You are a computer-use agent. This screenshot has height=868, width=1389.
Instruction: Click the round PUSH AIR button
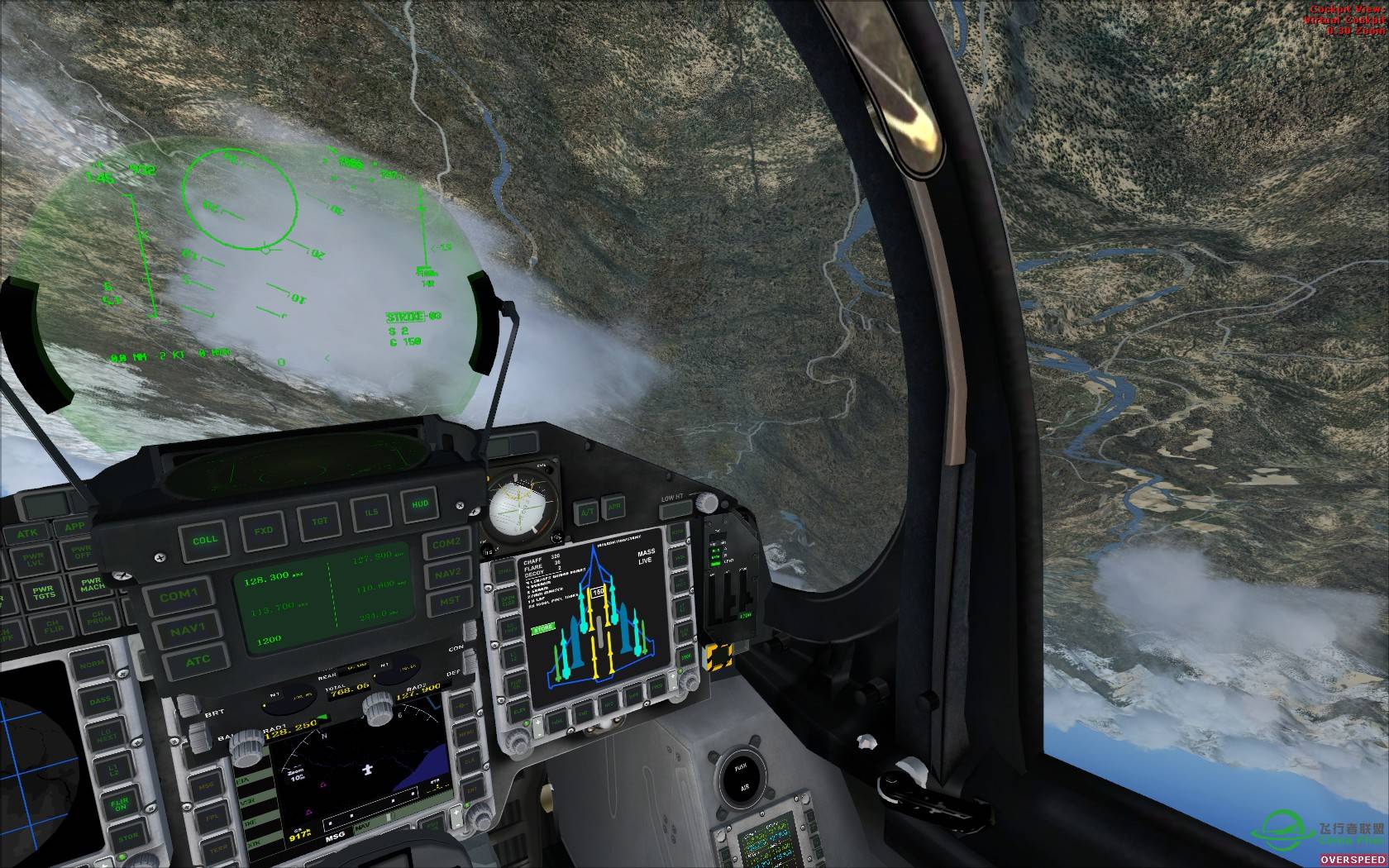point(740,776)
